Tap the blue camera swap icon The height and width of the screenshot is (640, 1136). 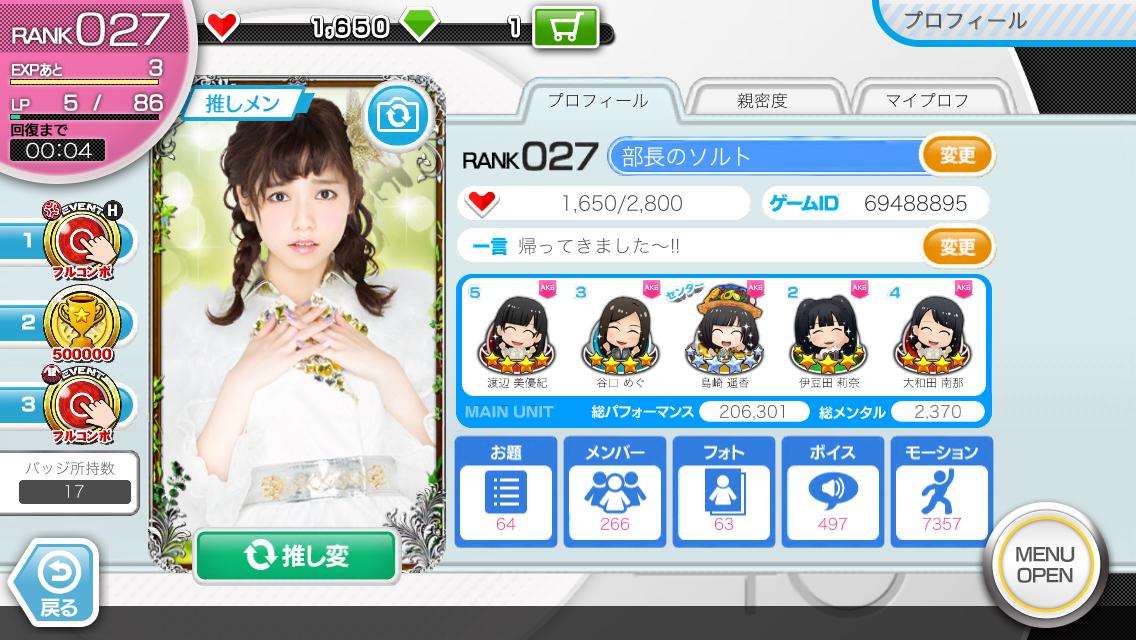tap(397, 117)
